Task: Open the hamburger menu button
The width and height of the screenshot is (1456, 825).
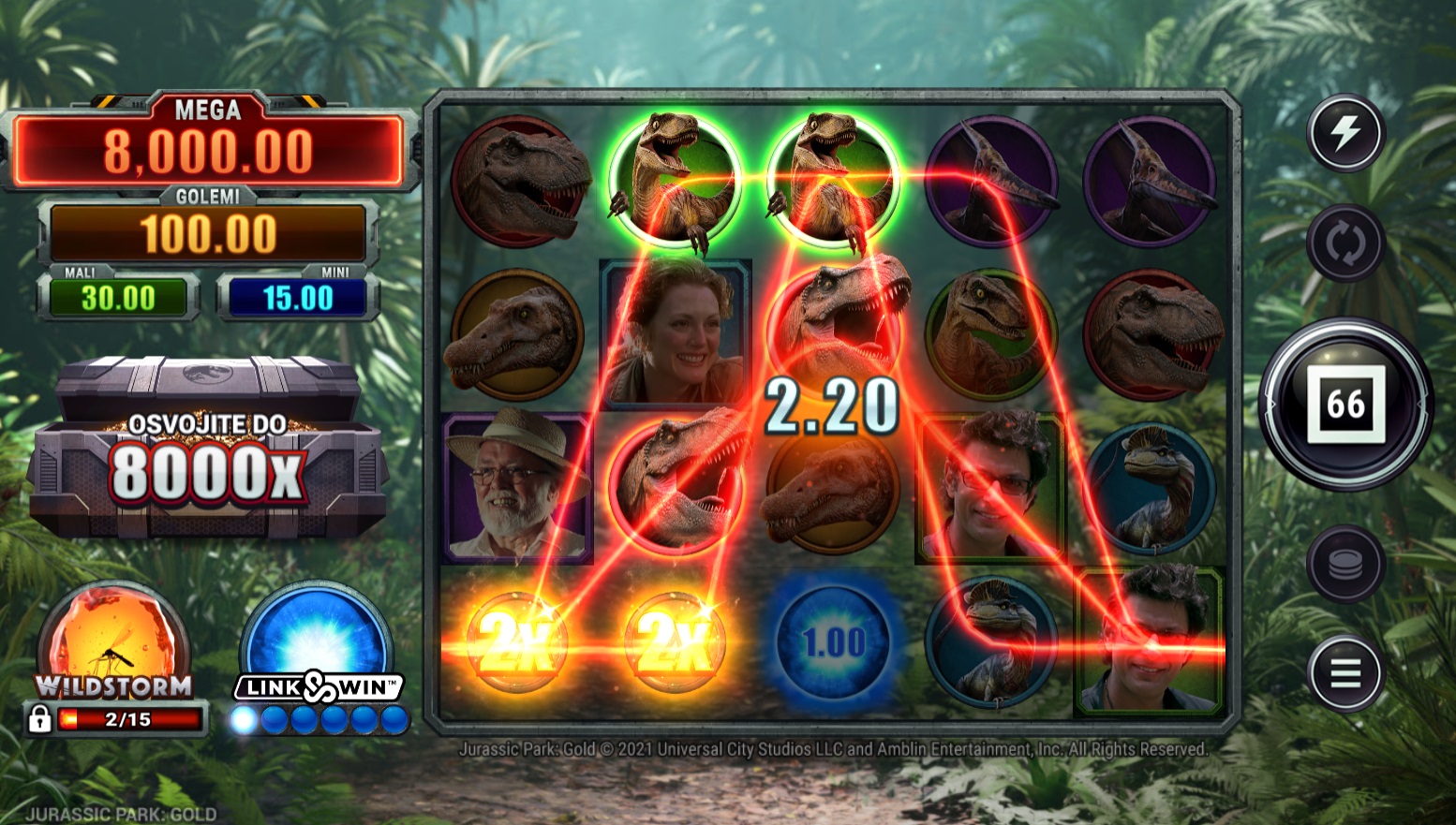Action: 1345,673
